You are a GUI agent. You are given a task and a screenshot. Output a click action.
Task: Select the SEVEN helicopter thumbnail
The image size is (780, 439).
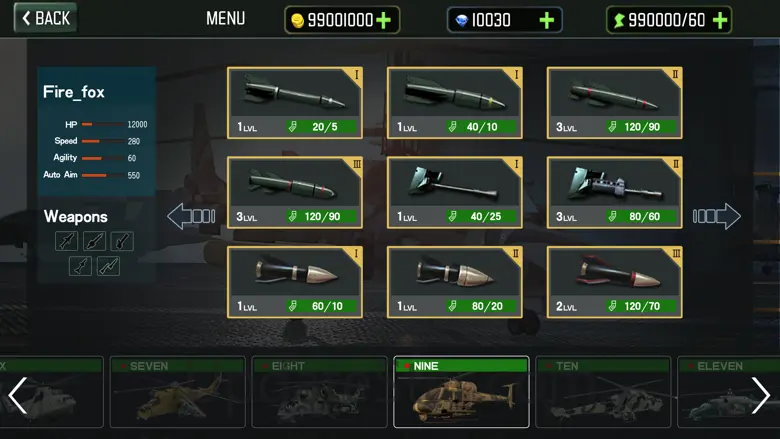(175, 393)
